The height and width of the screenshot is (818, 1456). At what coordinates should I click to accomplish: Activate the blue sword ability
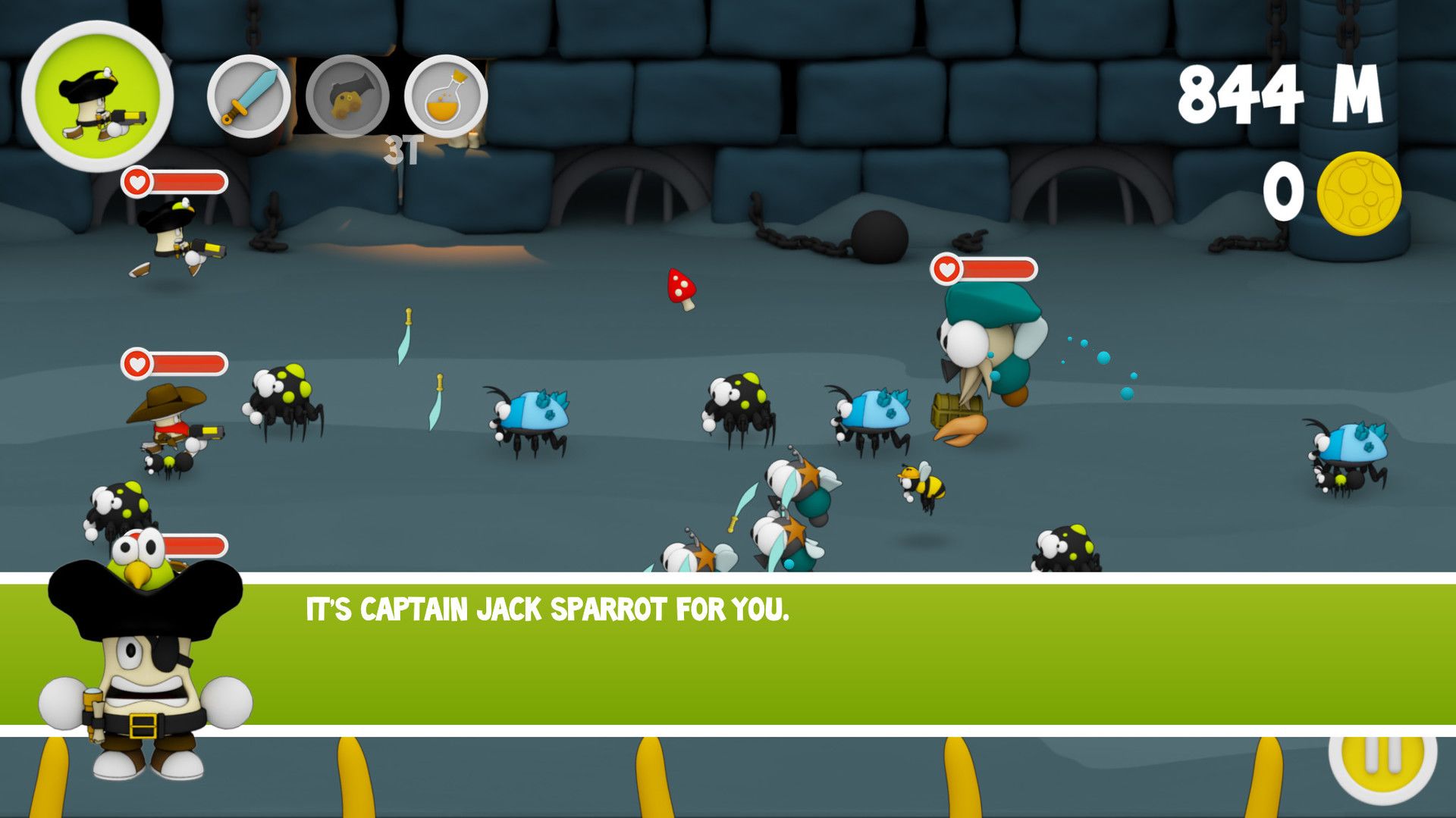tap(249, 97)
